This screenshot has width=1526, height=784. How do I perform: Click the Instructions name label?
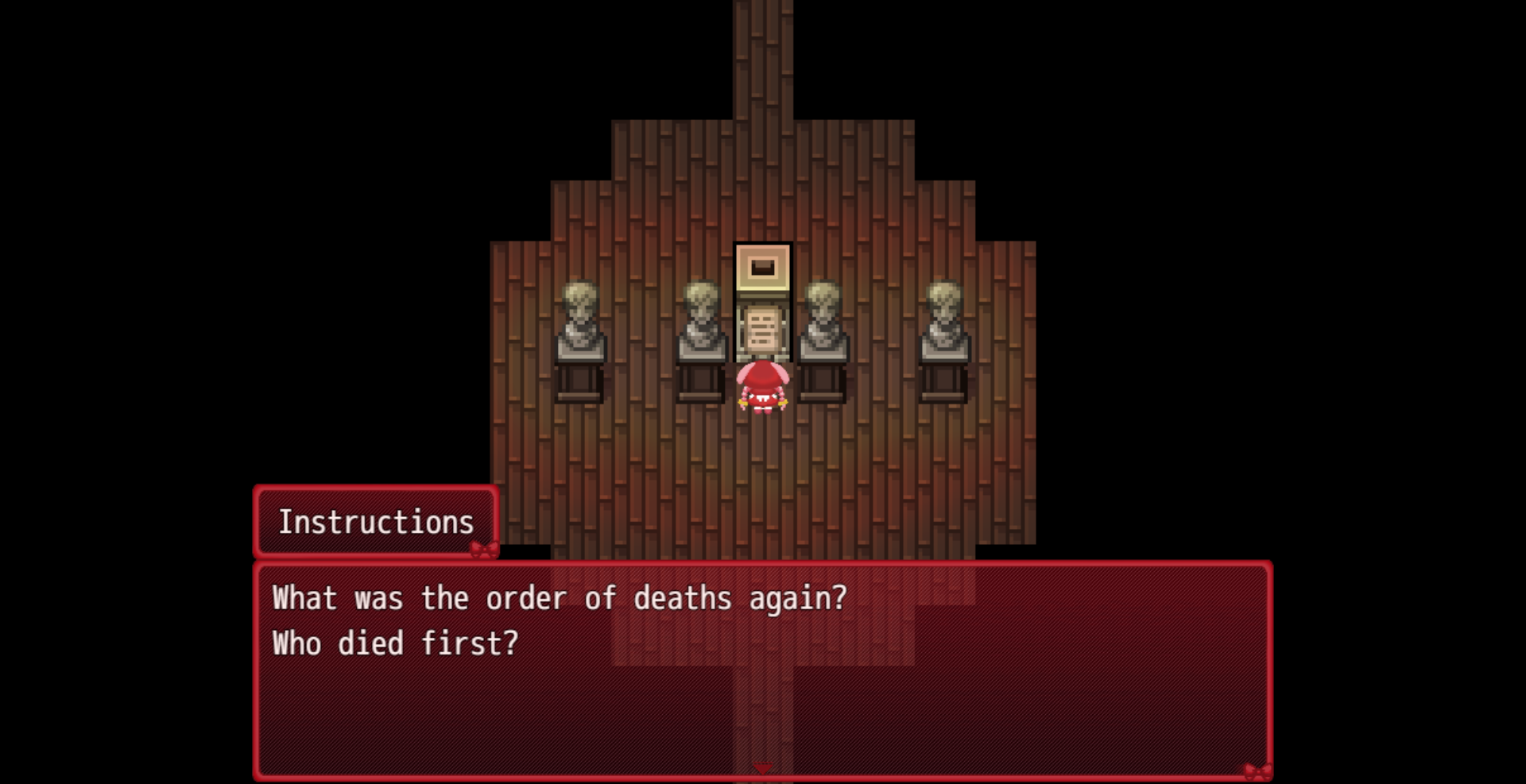coord(375,521)
